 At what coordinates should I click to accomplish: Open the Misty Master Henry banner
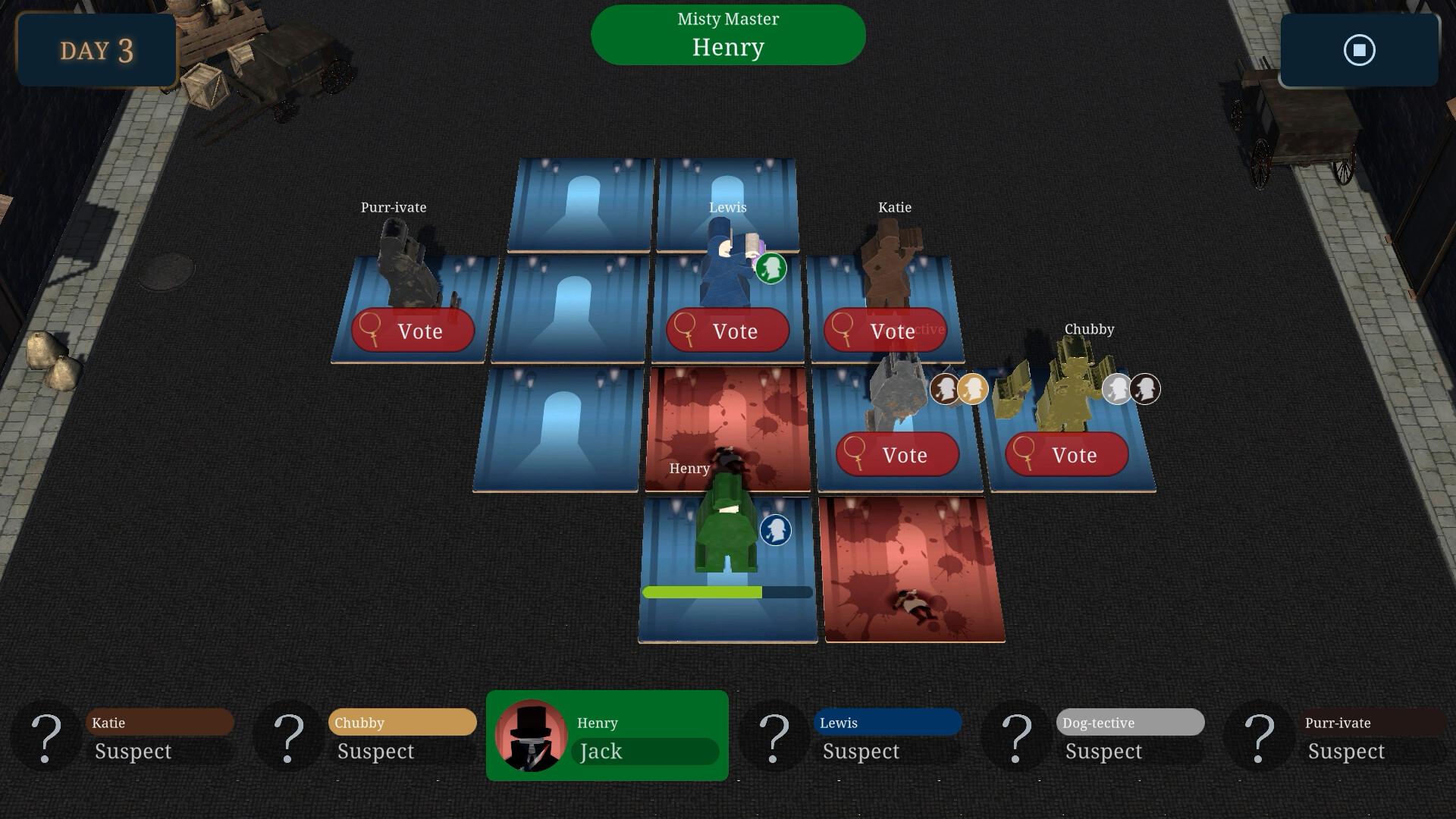727,34
